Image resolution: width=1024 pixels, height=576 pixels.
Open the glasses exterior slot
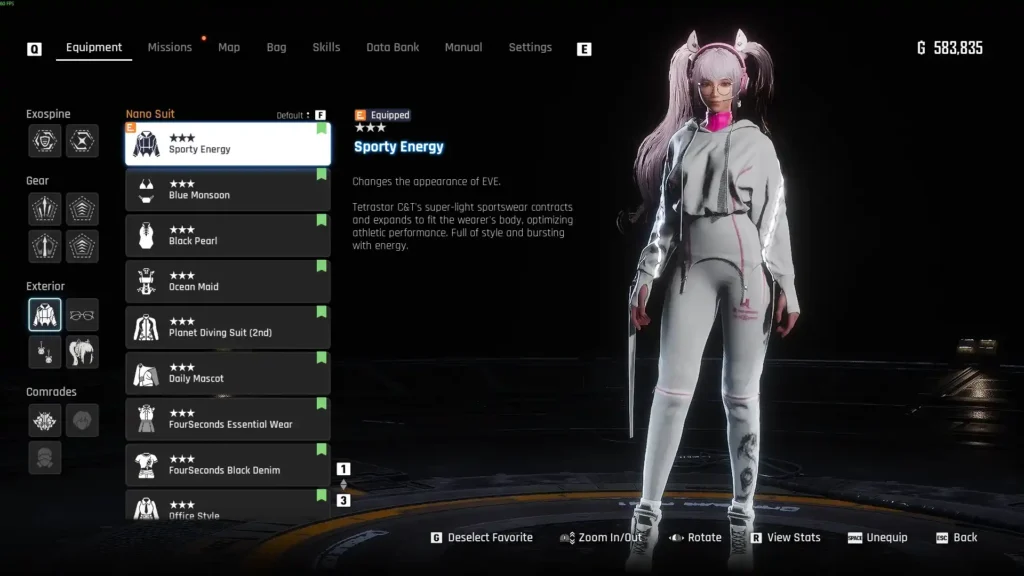pyautogui.click(x=82, y=314)
